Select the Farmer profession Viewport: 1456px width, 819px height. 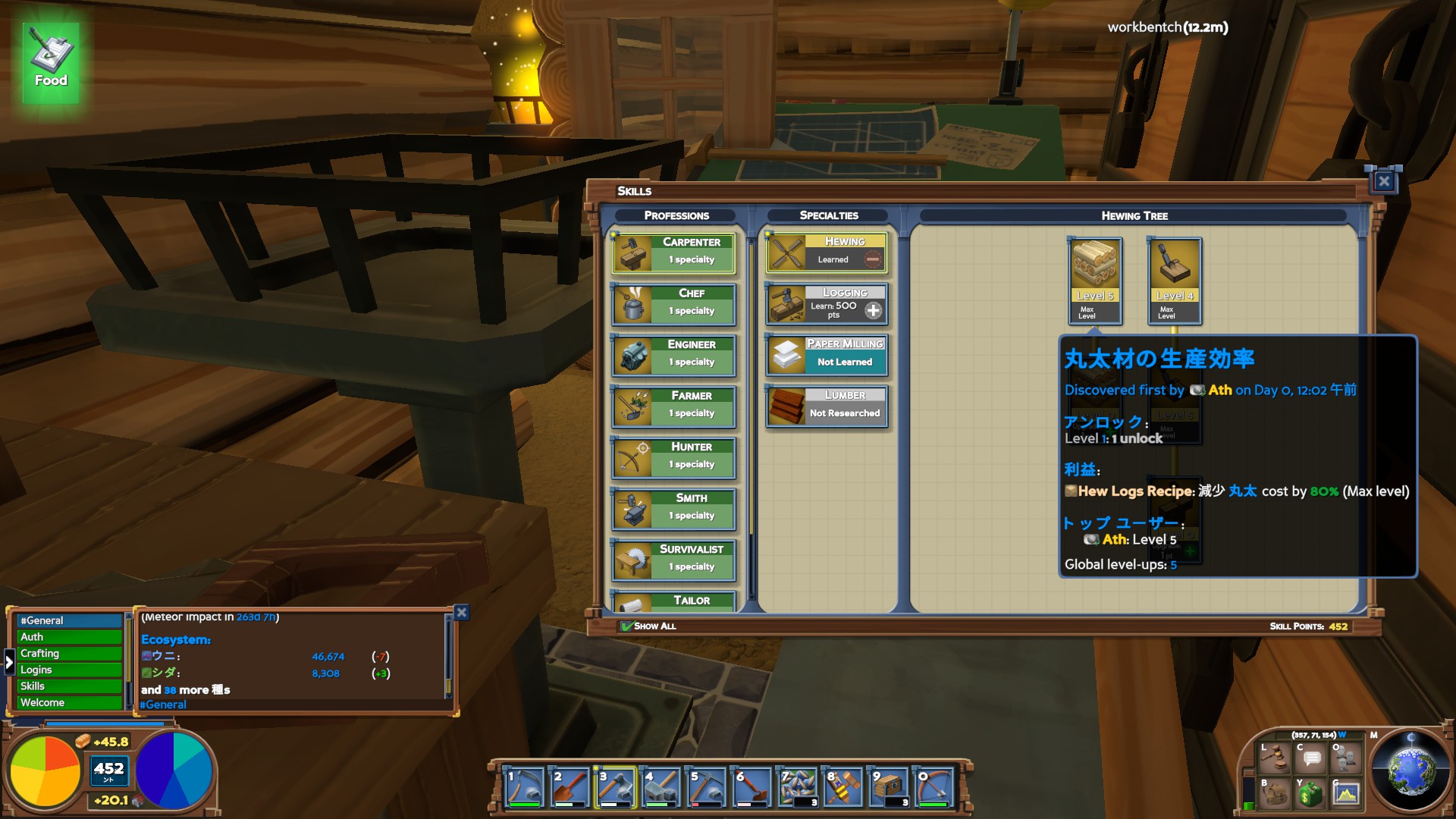[x=673, y=406]
